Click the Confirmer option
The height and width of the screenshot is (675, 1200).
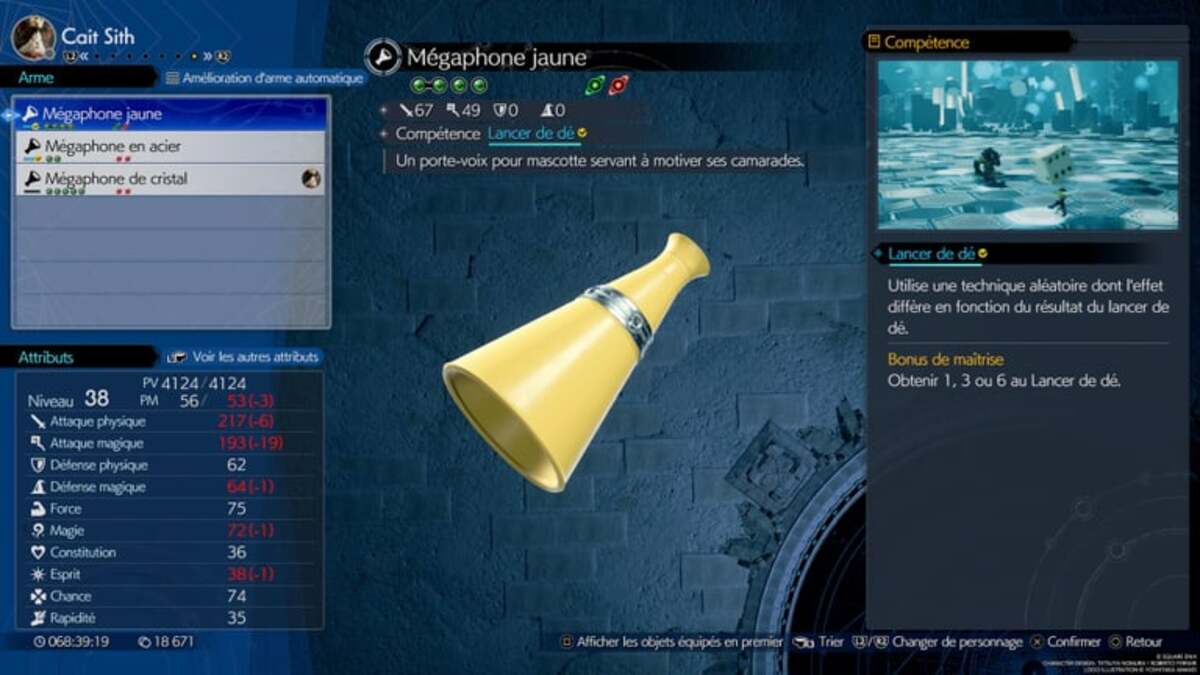tap(1066, 642)
